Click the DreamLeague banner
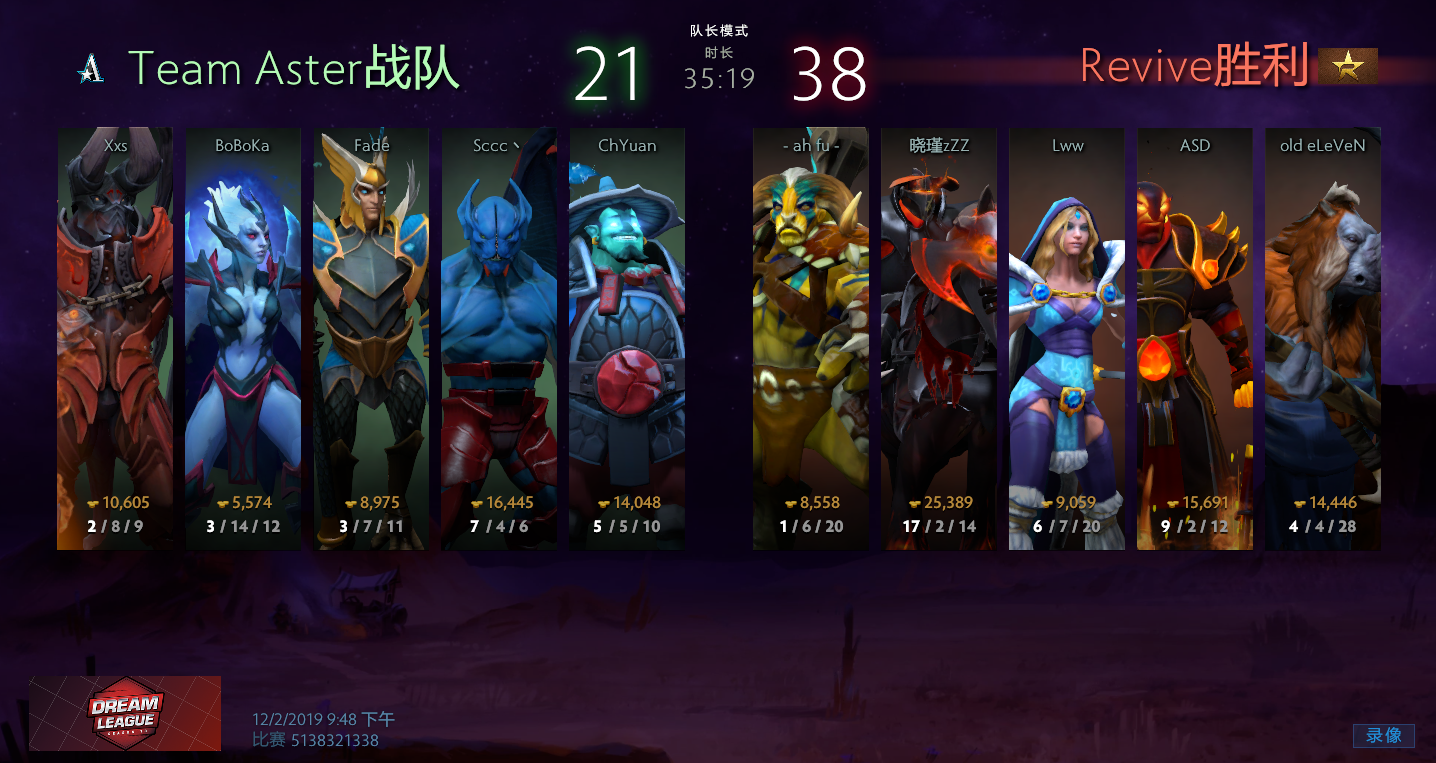This screenshot has height=763, width=1436. tap(125, 713)
